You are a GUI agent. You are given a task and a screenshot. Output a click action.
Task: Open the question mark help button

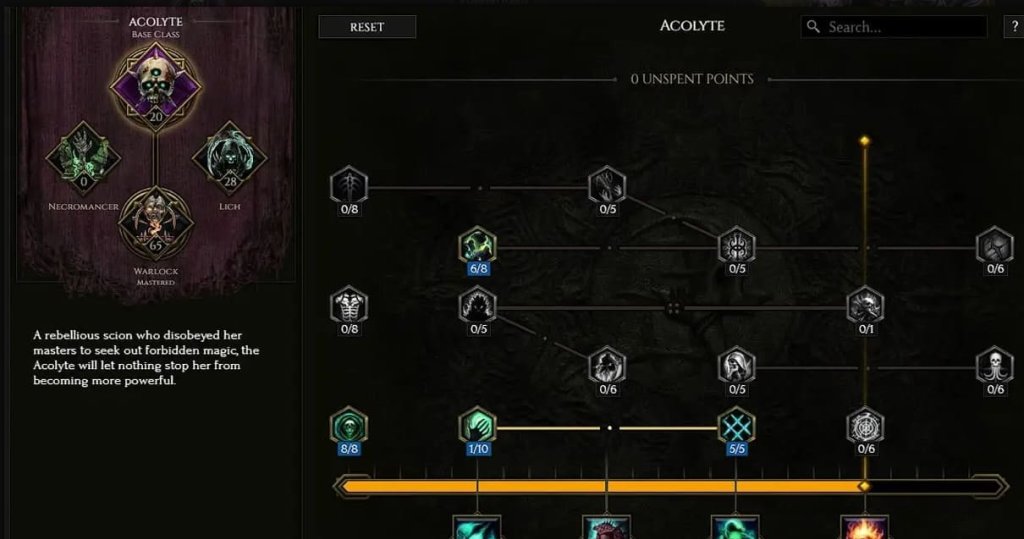pos(1013,27)
